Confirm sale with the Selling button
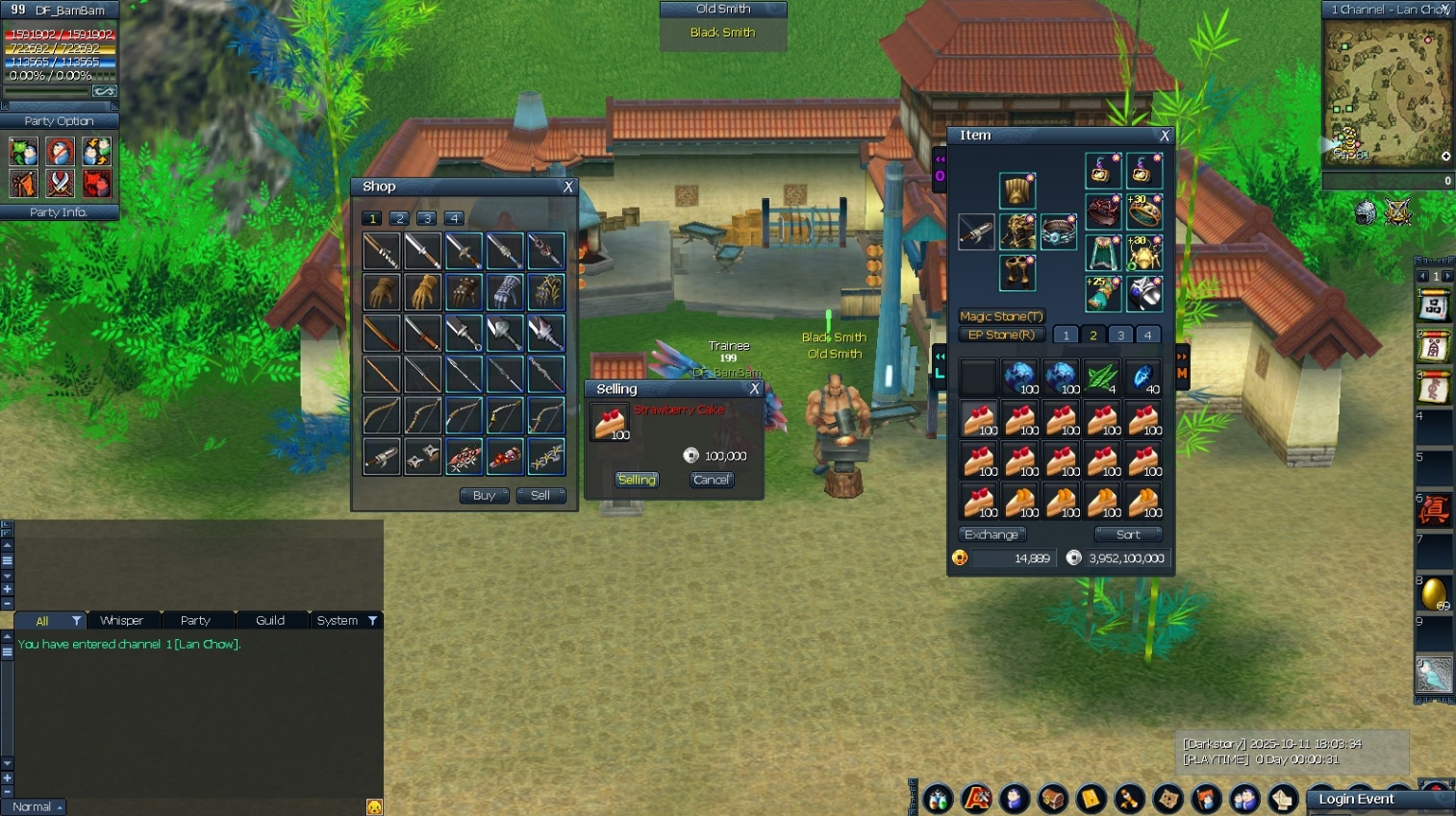 pyautogui.click(x=637, y=480)
